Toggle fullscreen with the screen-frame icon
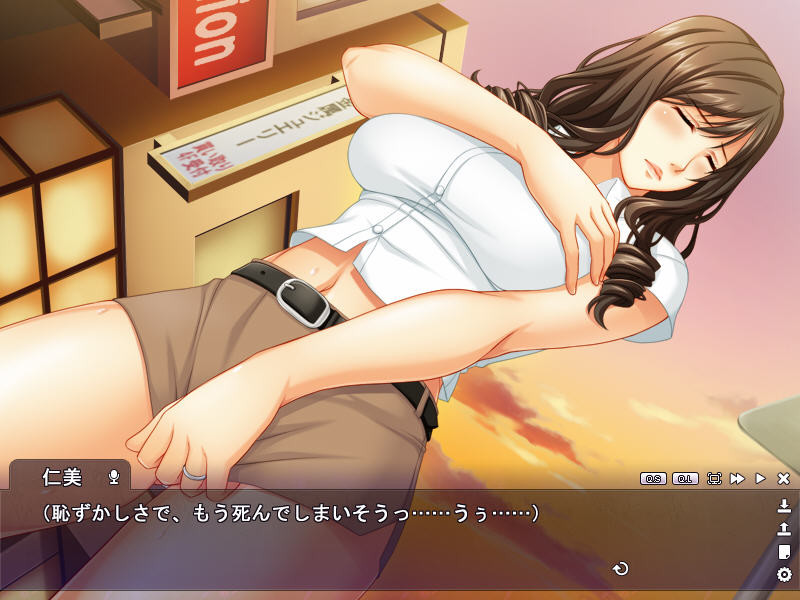 pyautogui.click(x=714, y=479)
